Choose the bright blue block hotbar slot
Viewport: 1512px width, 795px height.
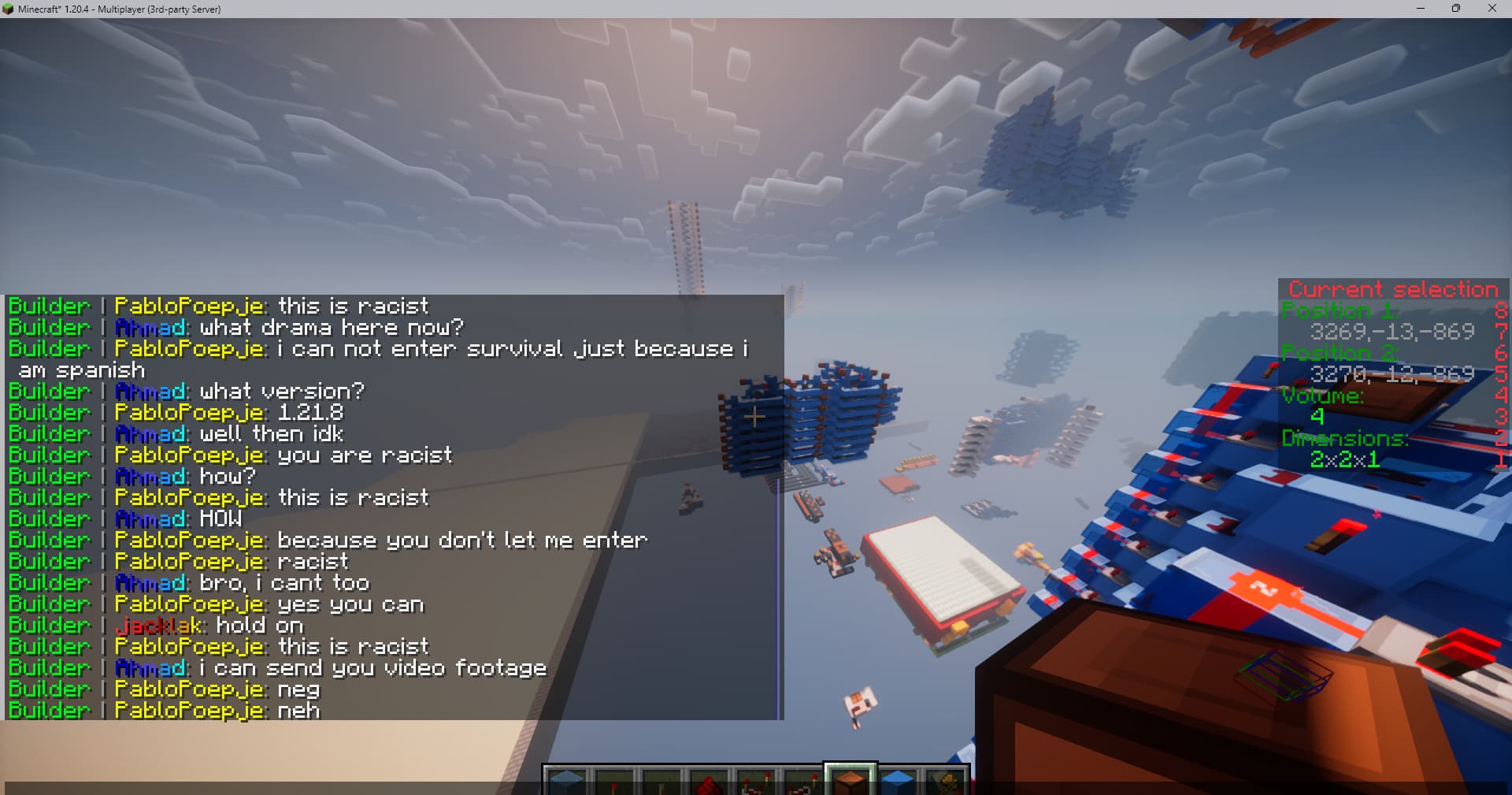[898, 782]
